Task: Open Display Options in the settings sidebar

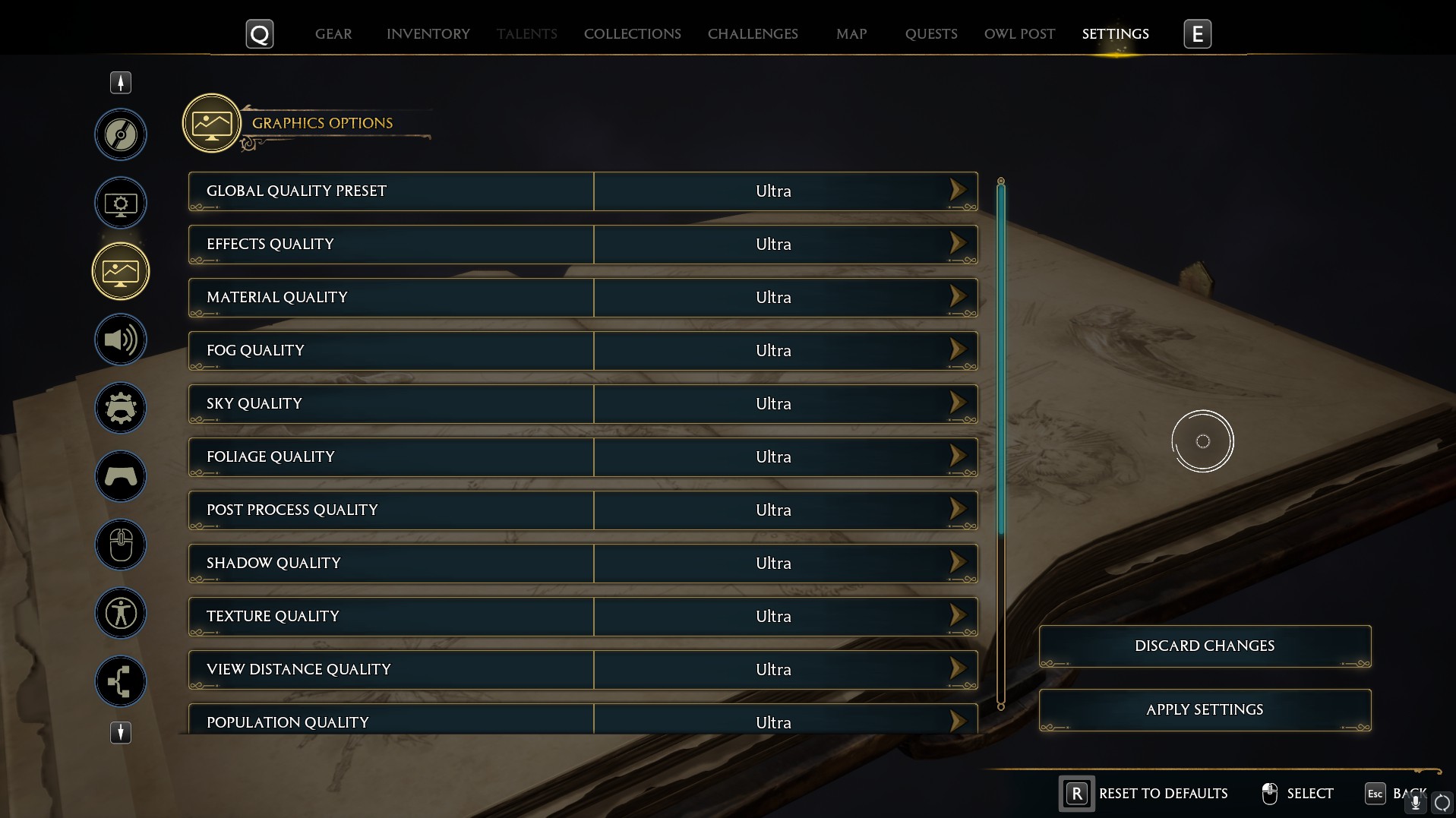Action: click(120, 203)
